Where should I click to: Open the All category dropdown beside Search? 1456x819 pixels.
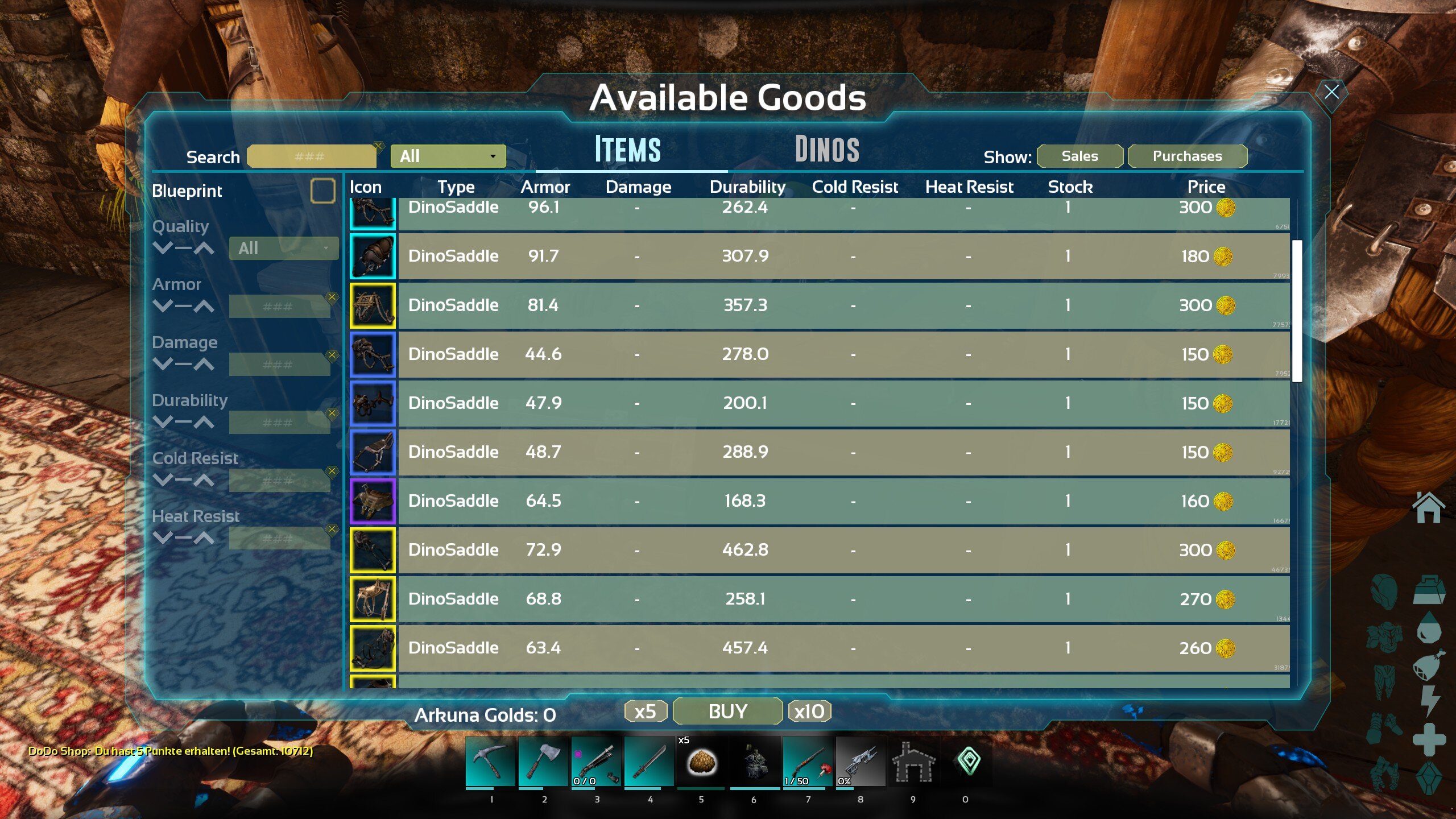click(448, 156)
